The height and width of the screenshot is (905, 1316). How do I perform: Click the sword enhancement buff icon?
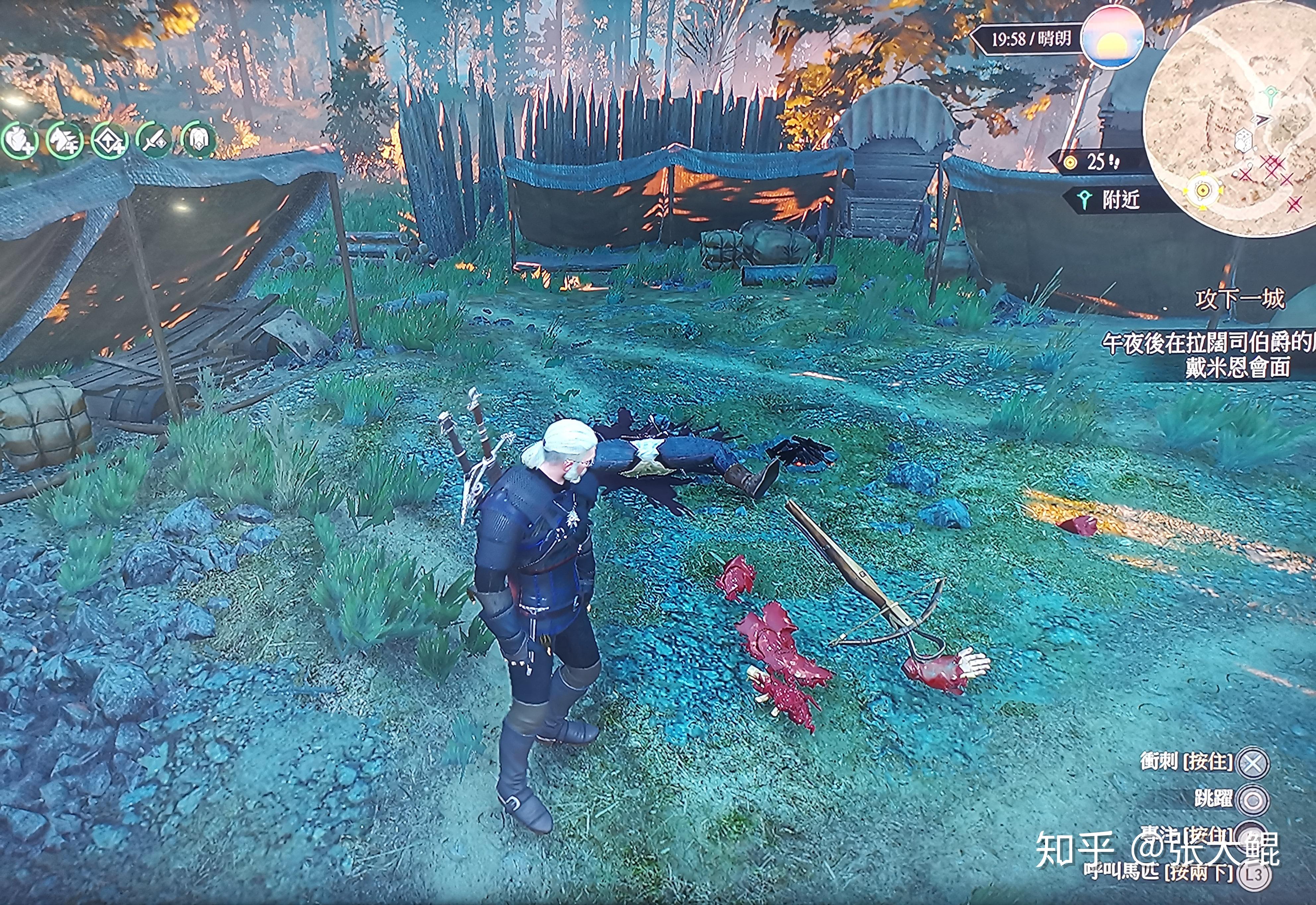154,139
